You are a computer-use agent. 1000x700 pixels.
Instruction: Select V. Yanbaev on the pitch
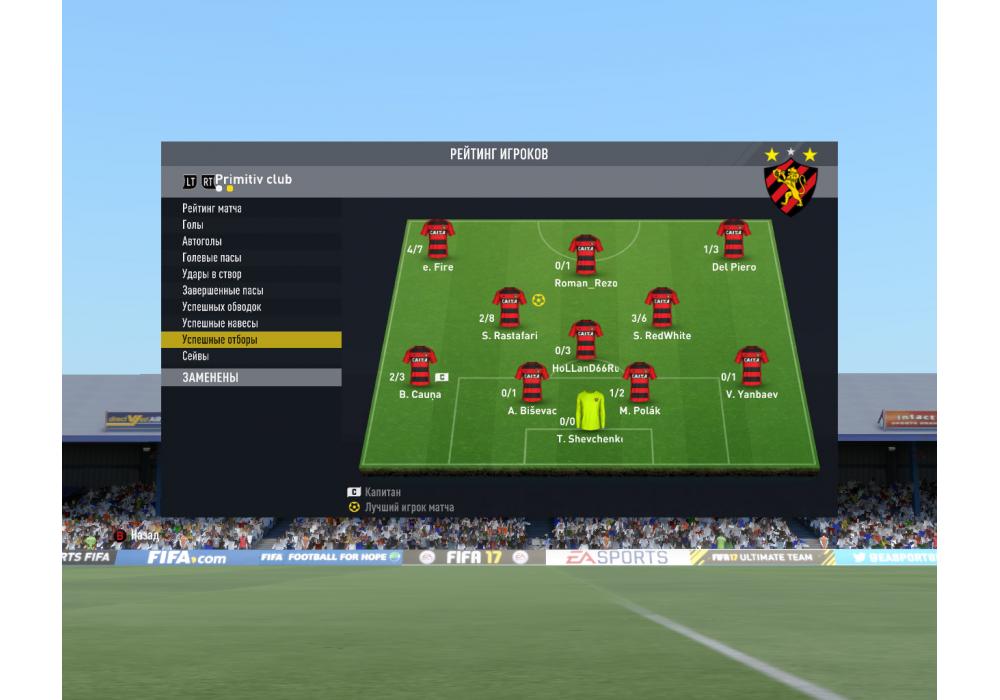coord(751,366)
